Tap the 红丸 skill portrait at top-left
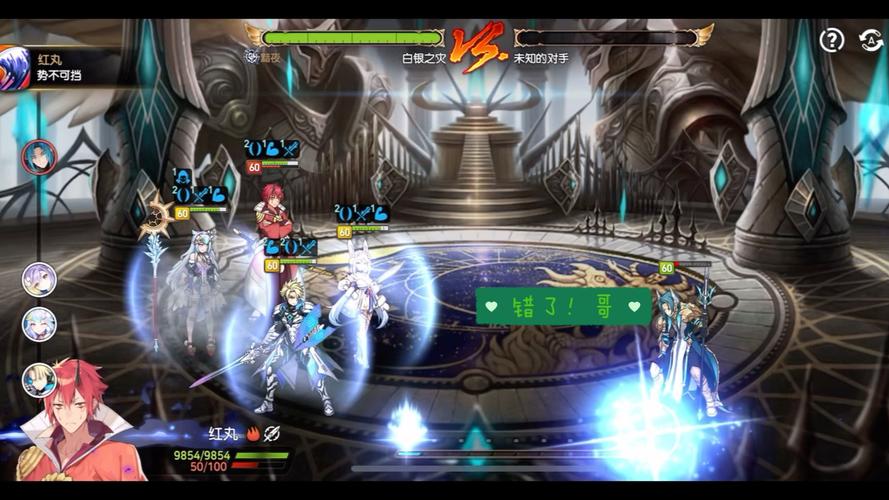The height and width of the screenshot is (500, 889). coord(14,69)
